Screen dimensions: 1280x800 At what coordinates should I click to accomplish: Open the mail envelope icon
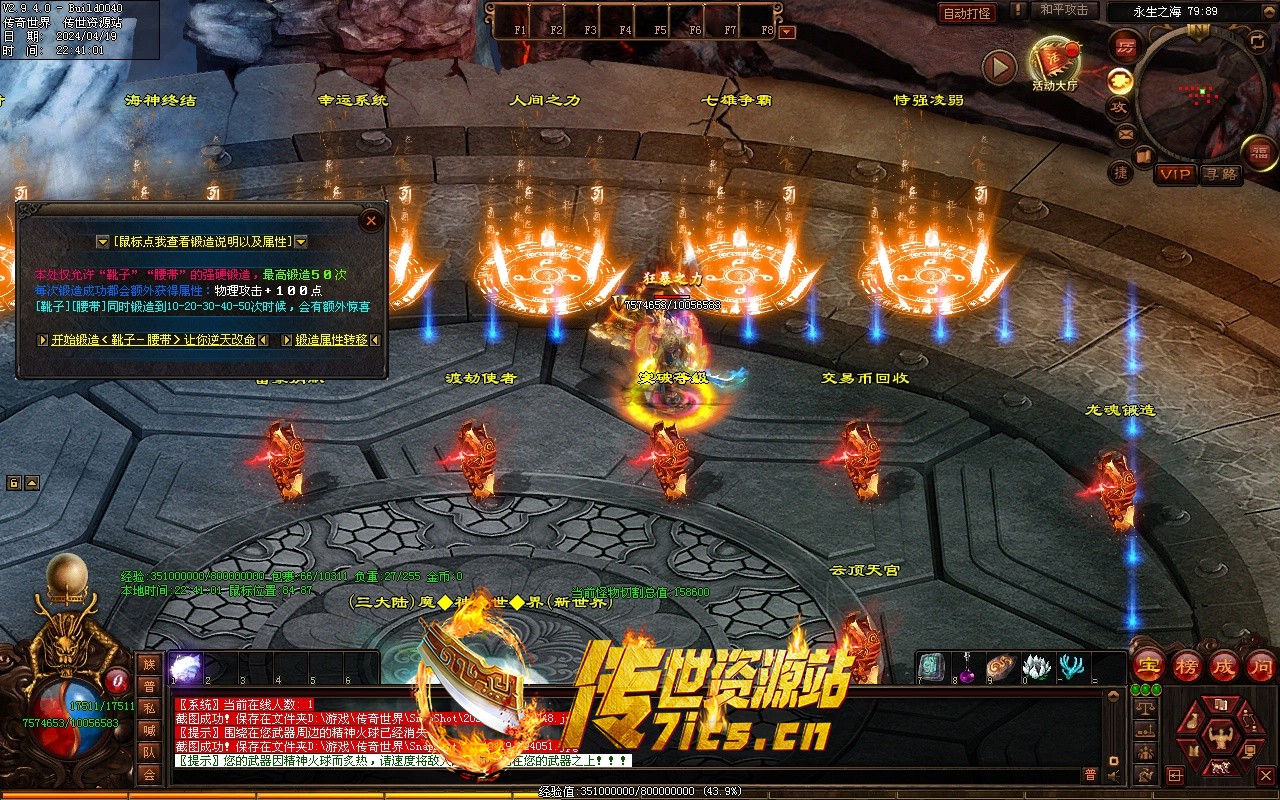(1126, 133)
